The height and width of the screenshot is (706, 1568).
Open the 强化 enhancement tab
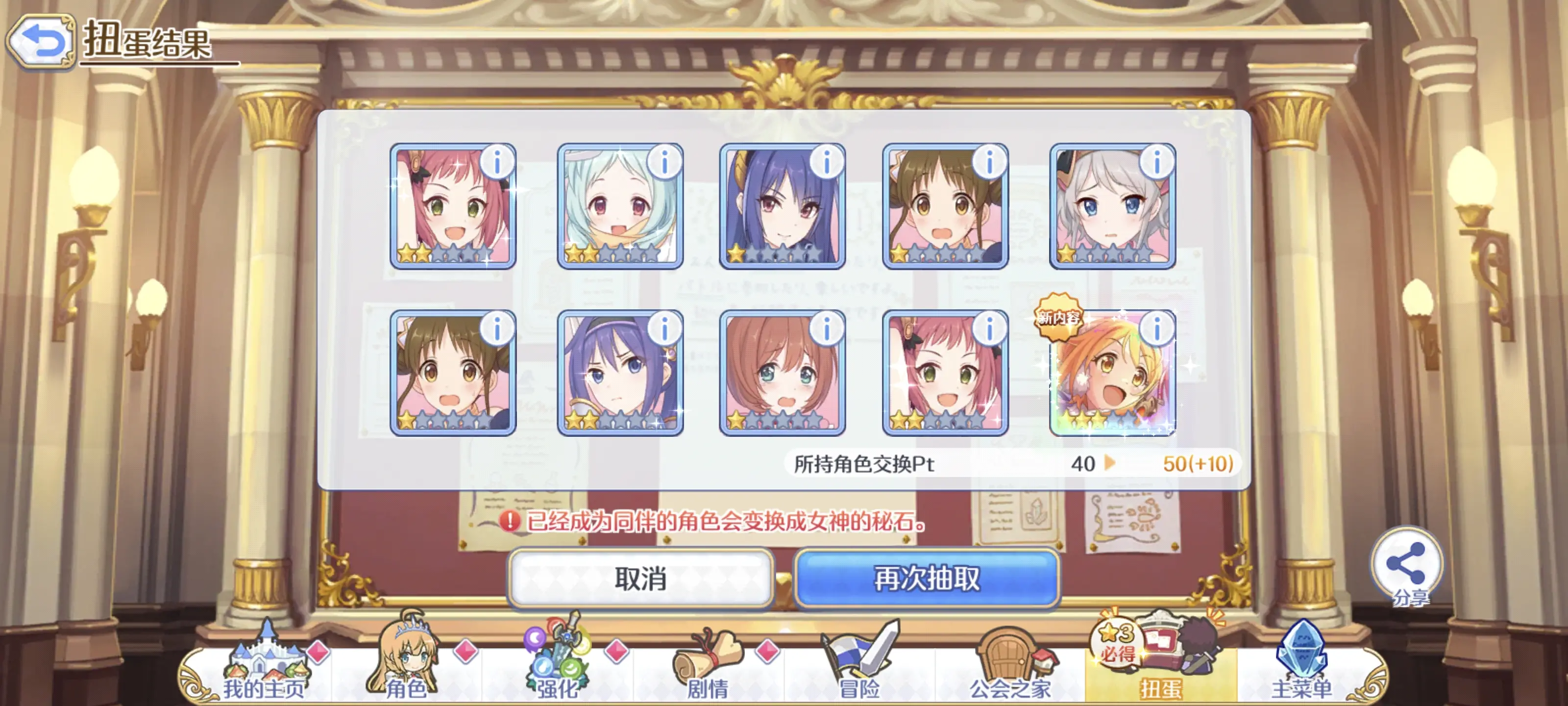point(556,668)
